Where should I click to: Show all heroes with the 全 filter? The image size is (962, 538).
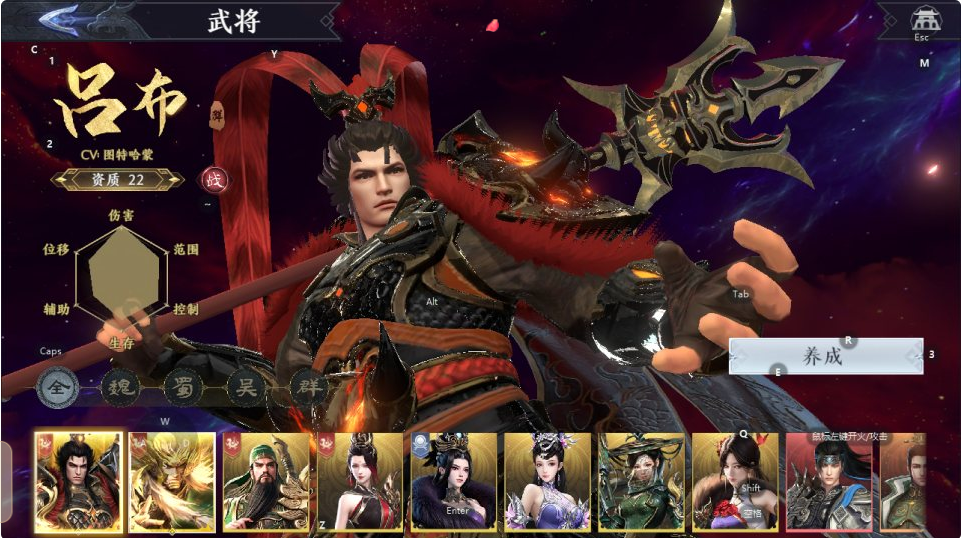click(x=59, y=389)
